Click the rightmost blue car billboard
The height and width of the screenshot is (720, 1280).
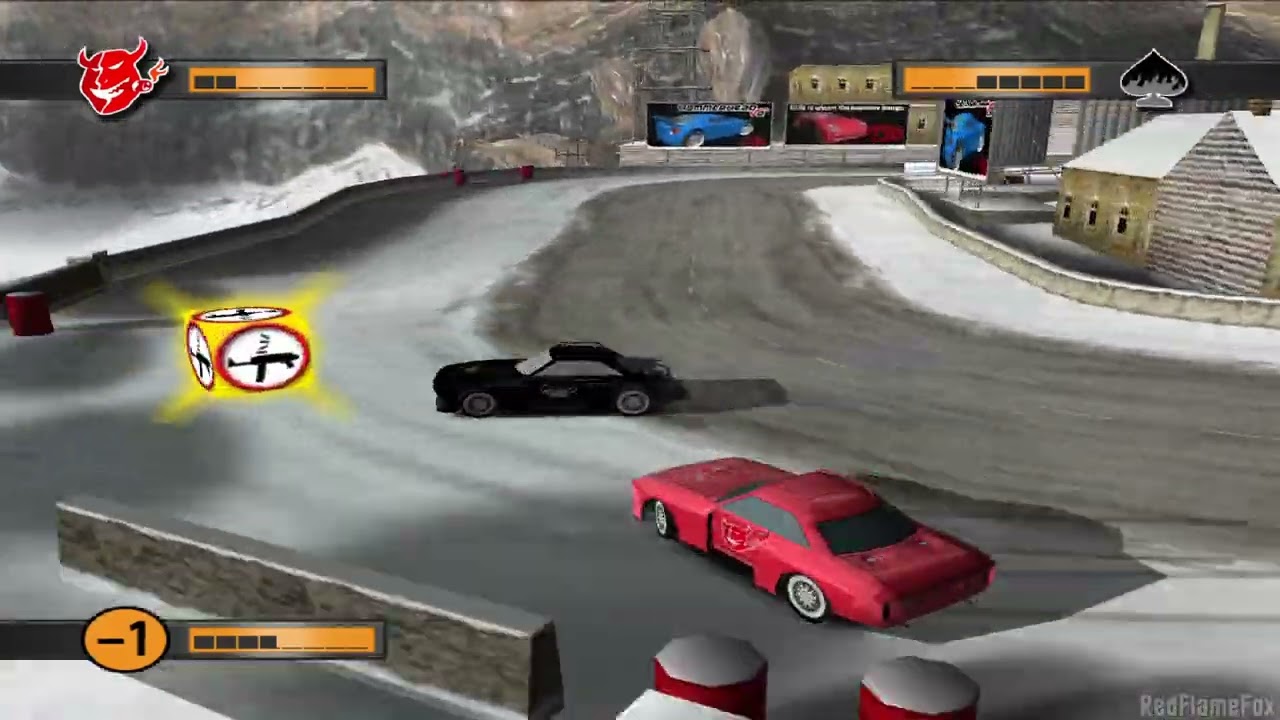pyautogui.click(x=963, y=135)
